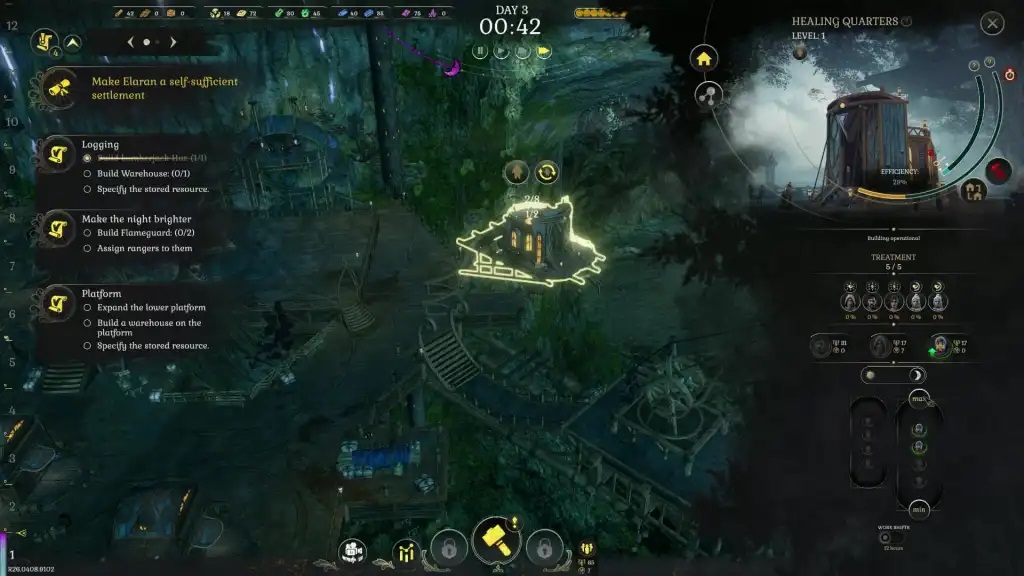Select the Logging quest entry
The width and height of the screenshot is (1024, 576).
coord(99,145)
